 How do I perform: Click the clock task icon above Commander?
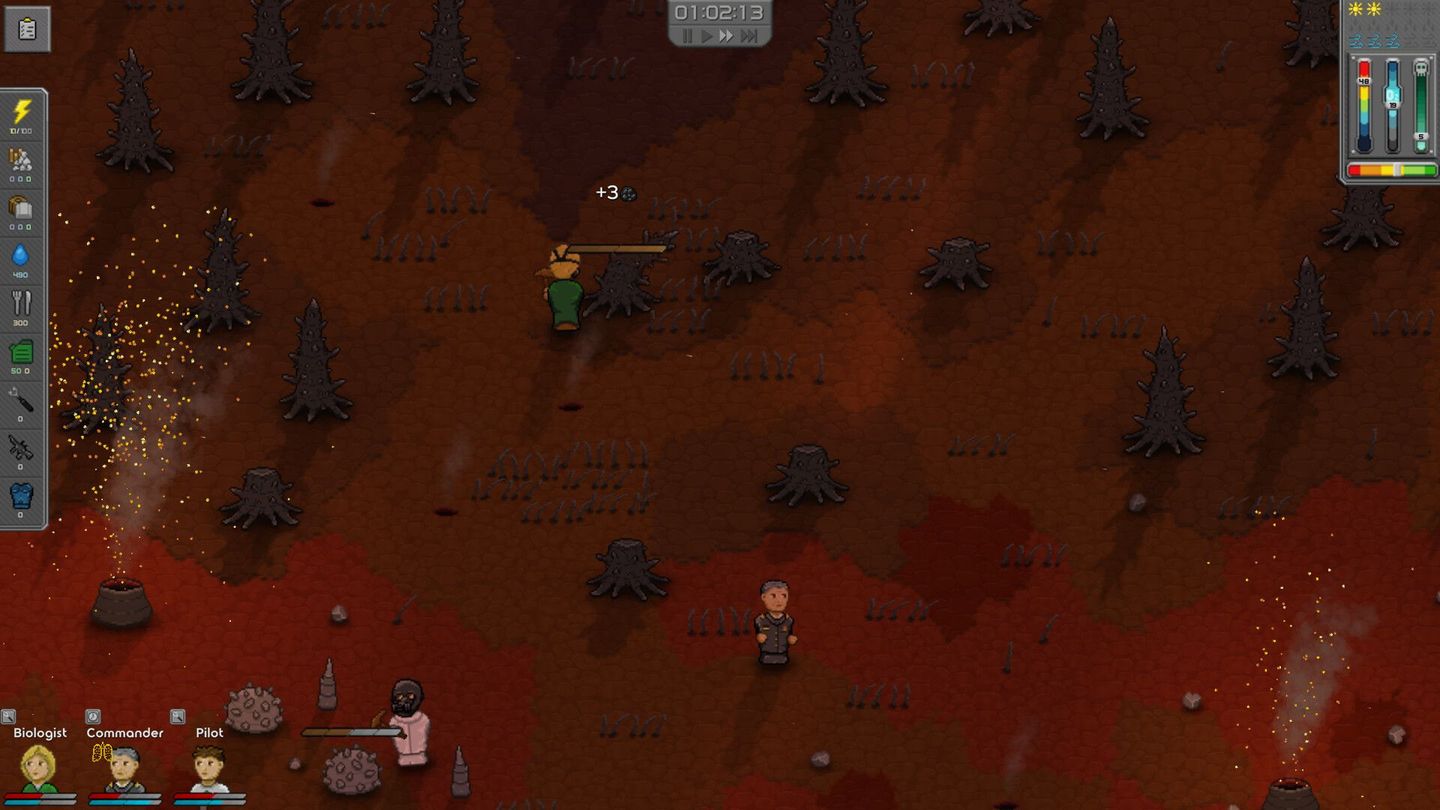coord(92,716)
